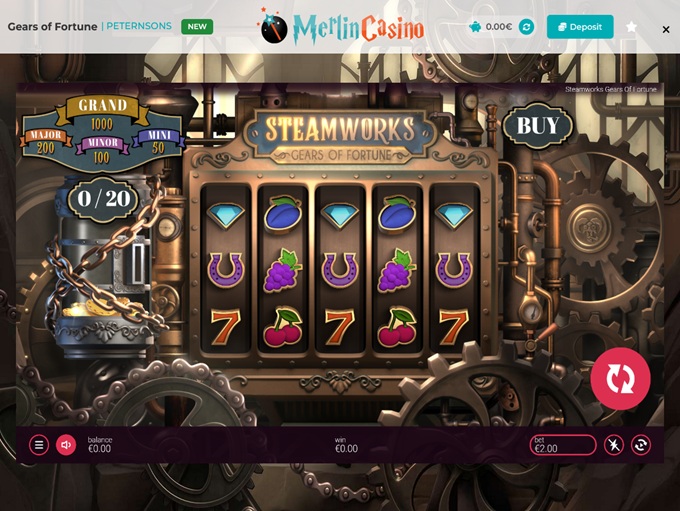Screen dimensions: 680x511
Task: Add game to favorites with star
Action: [x=631, y=27]
